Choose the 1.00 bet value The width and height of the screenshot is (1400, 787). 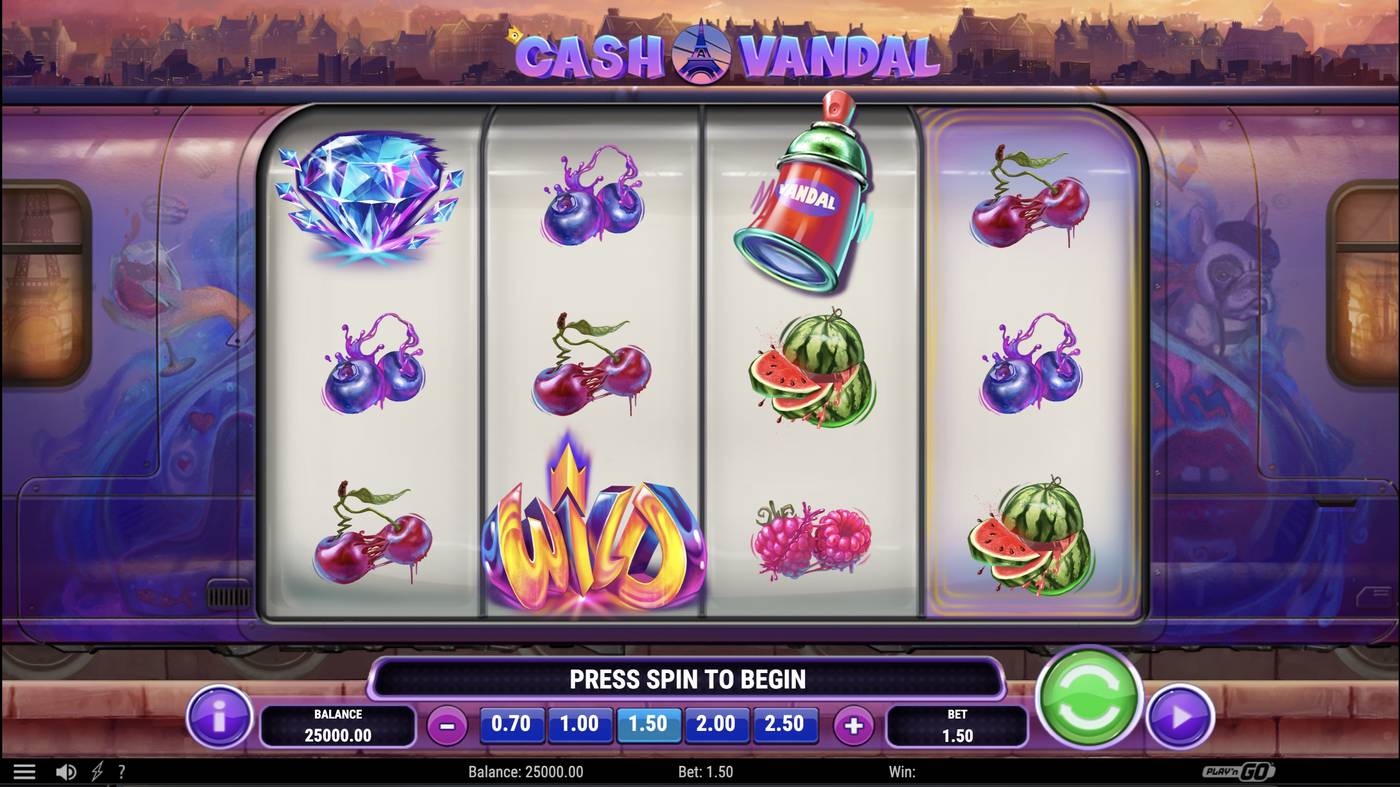click(580, 723)
